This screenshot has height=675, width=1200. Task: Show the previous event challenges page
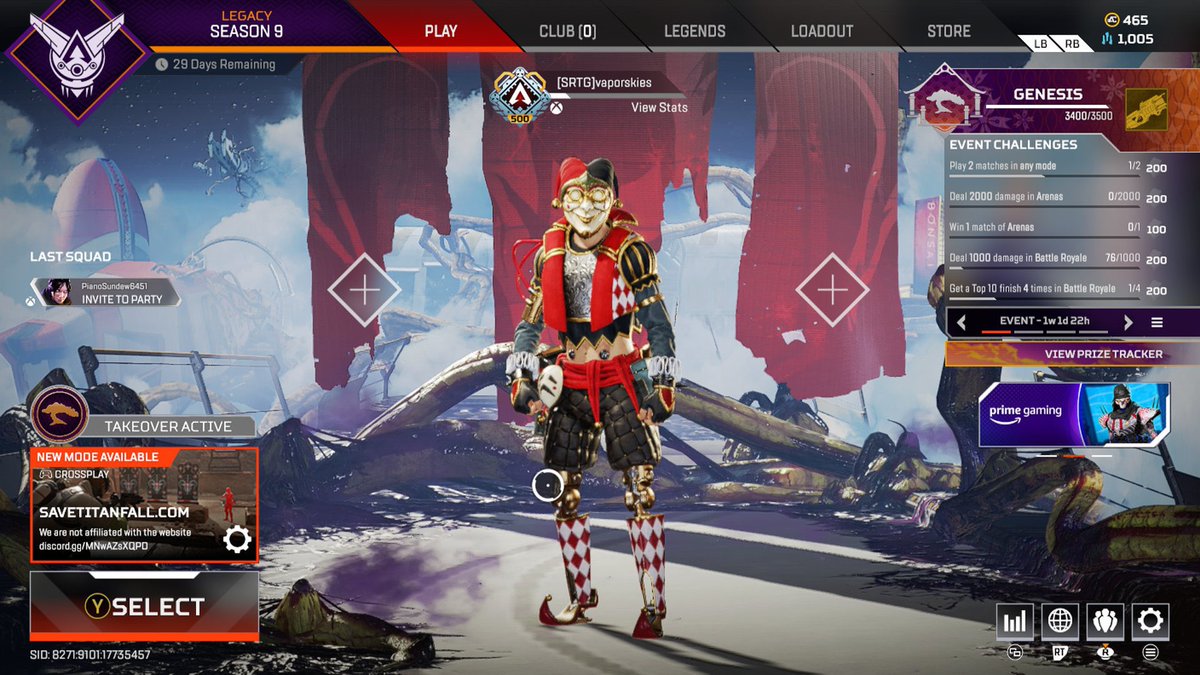(x=962, y=322)
